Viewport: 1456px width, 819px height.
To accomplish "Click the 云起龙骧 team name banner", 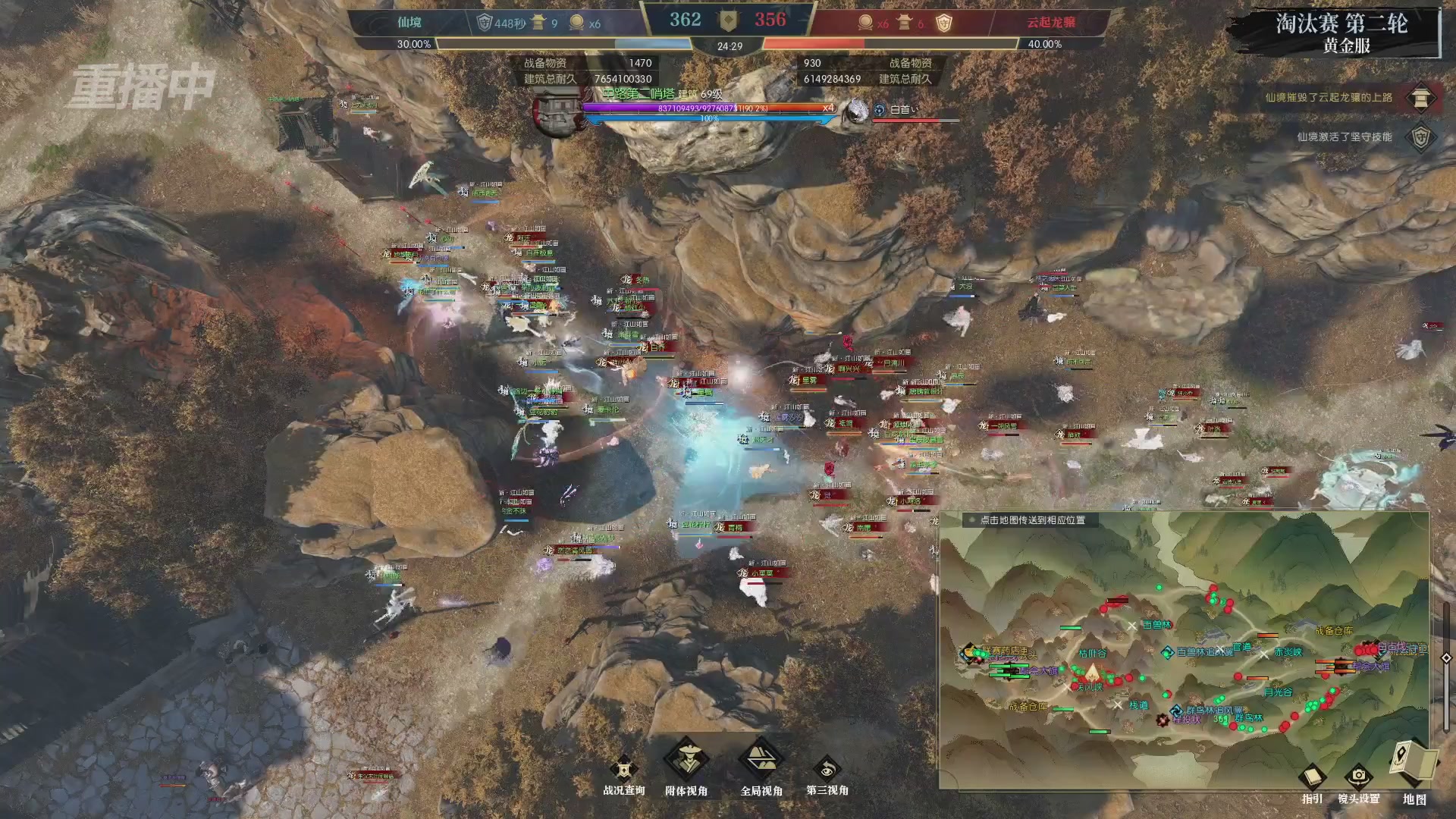I will tap(1050, 23).
